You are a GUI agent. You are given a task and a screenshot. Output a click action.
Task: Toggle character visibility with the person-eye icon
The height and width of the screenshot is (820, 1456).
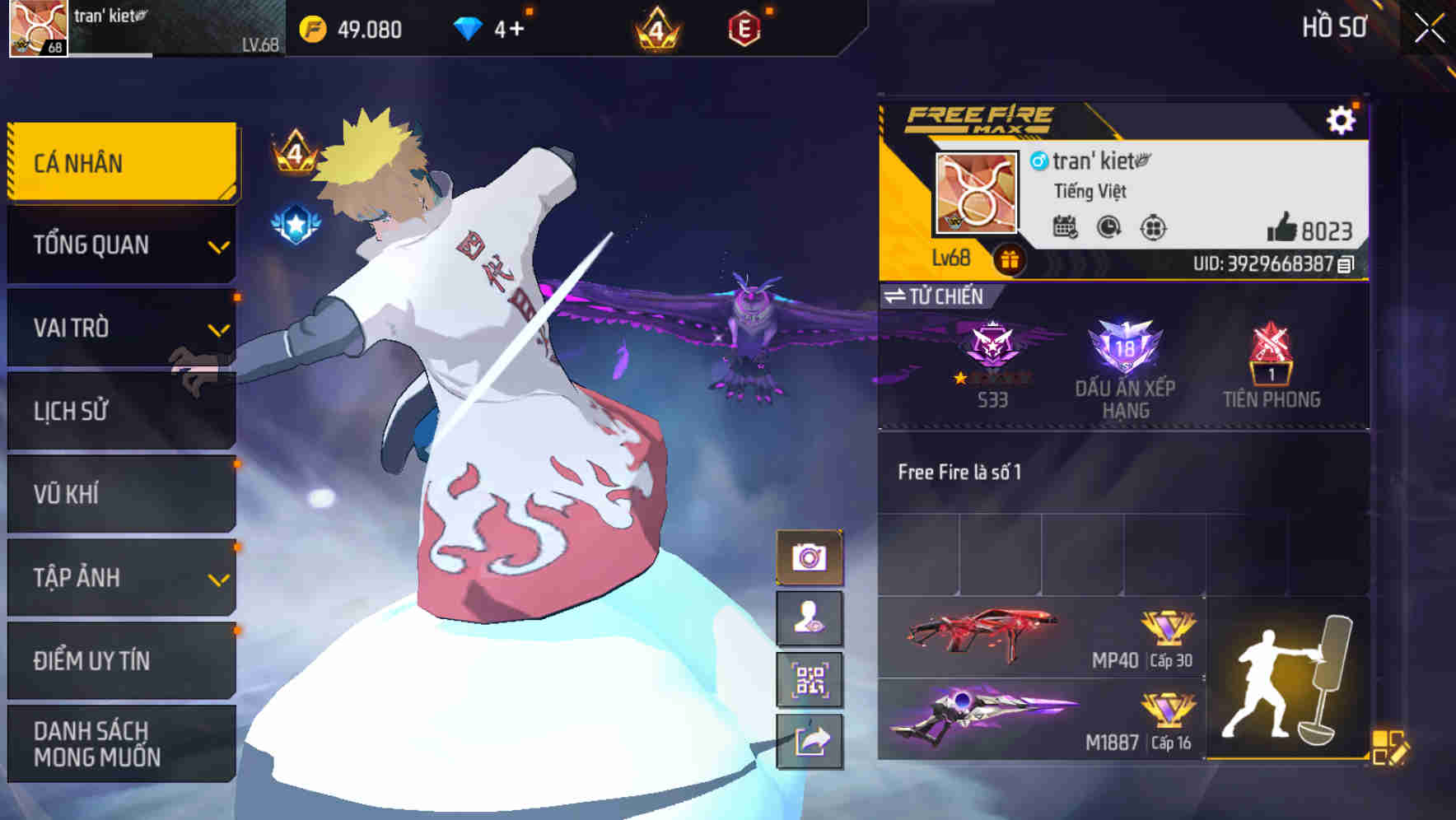click(x=810, y=618)
